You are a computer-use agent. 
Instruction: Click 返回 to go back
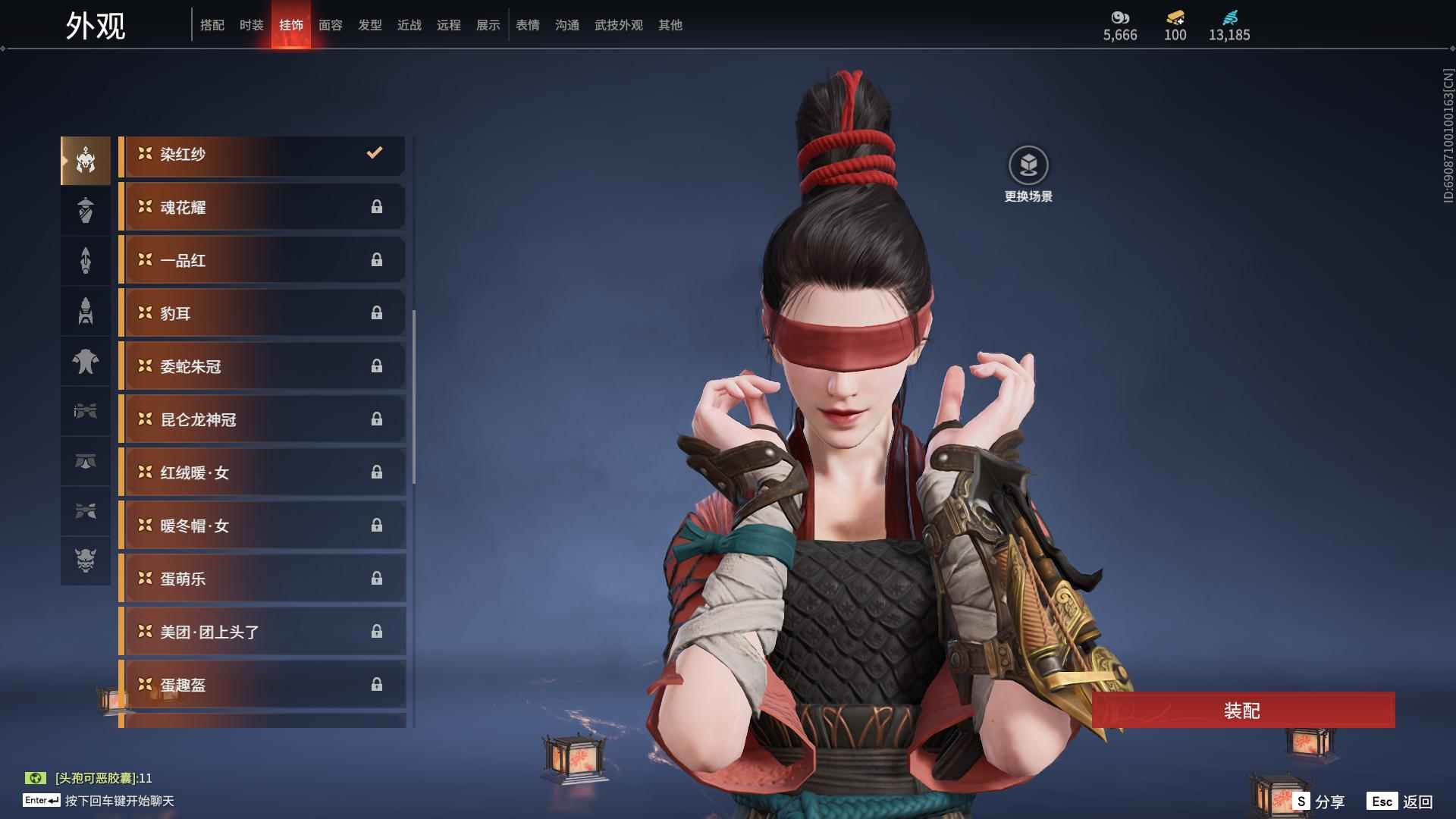point(1400,802)
